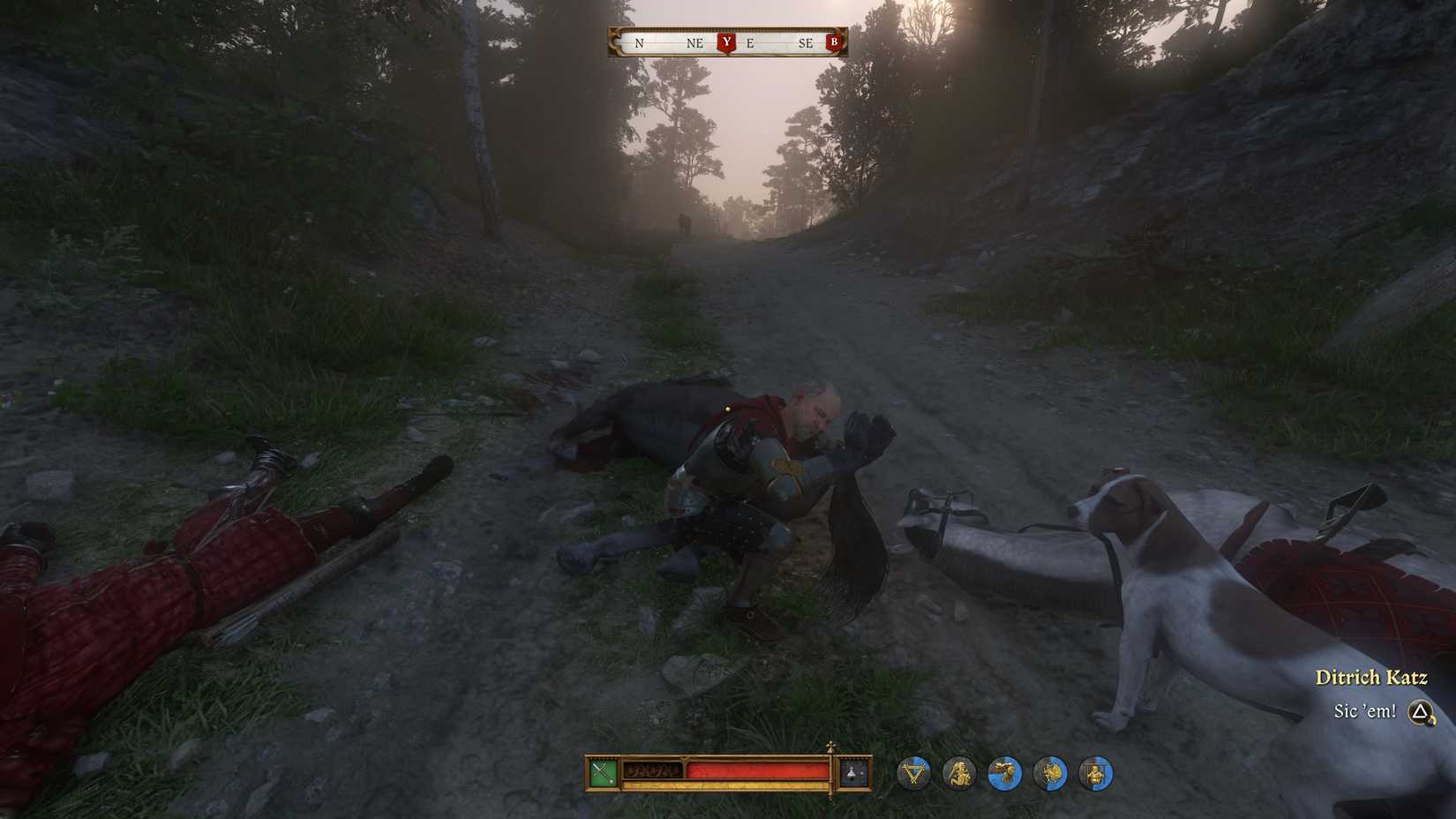Select the crossed swords combat stance icon
The image size is (1456, 819).
(604, 774)
